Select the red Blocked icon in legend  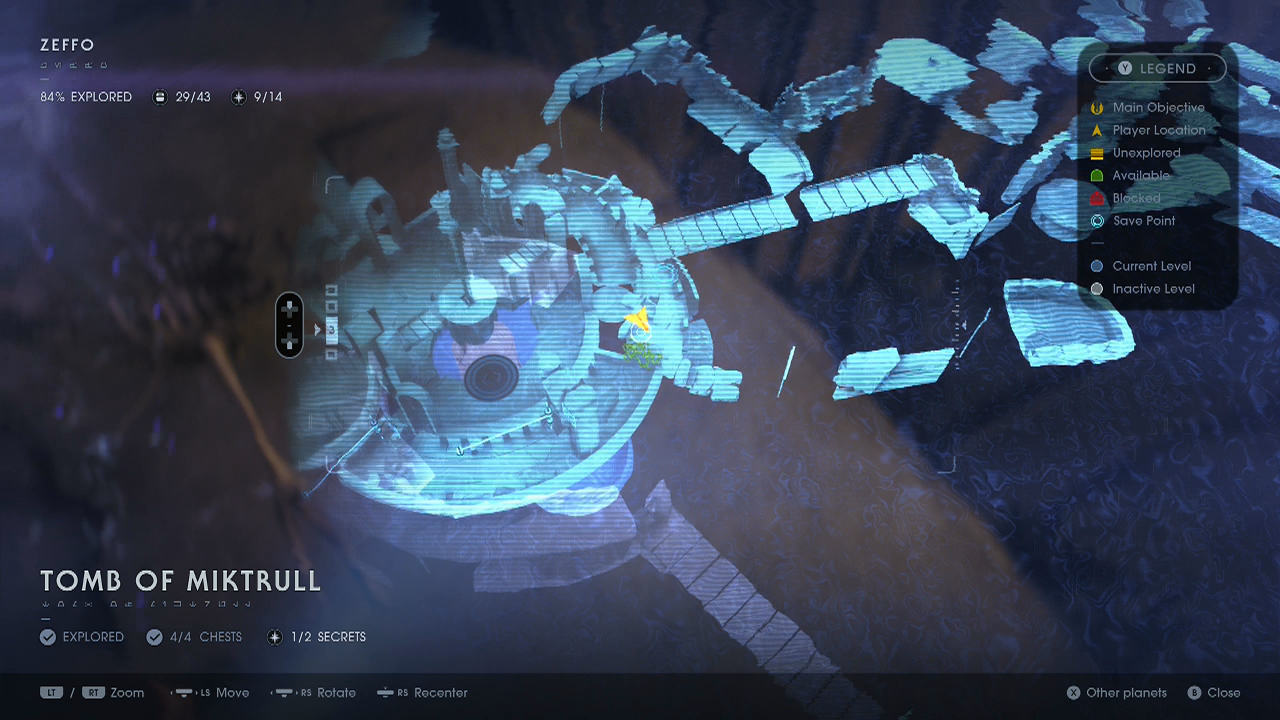tap(1096, 198)
